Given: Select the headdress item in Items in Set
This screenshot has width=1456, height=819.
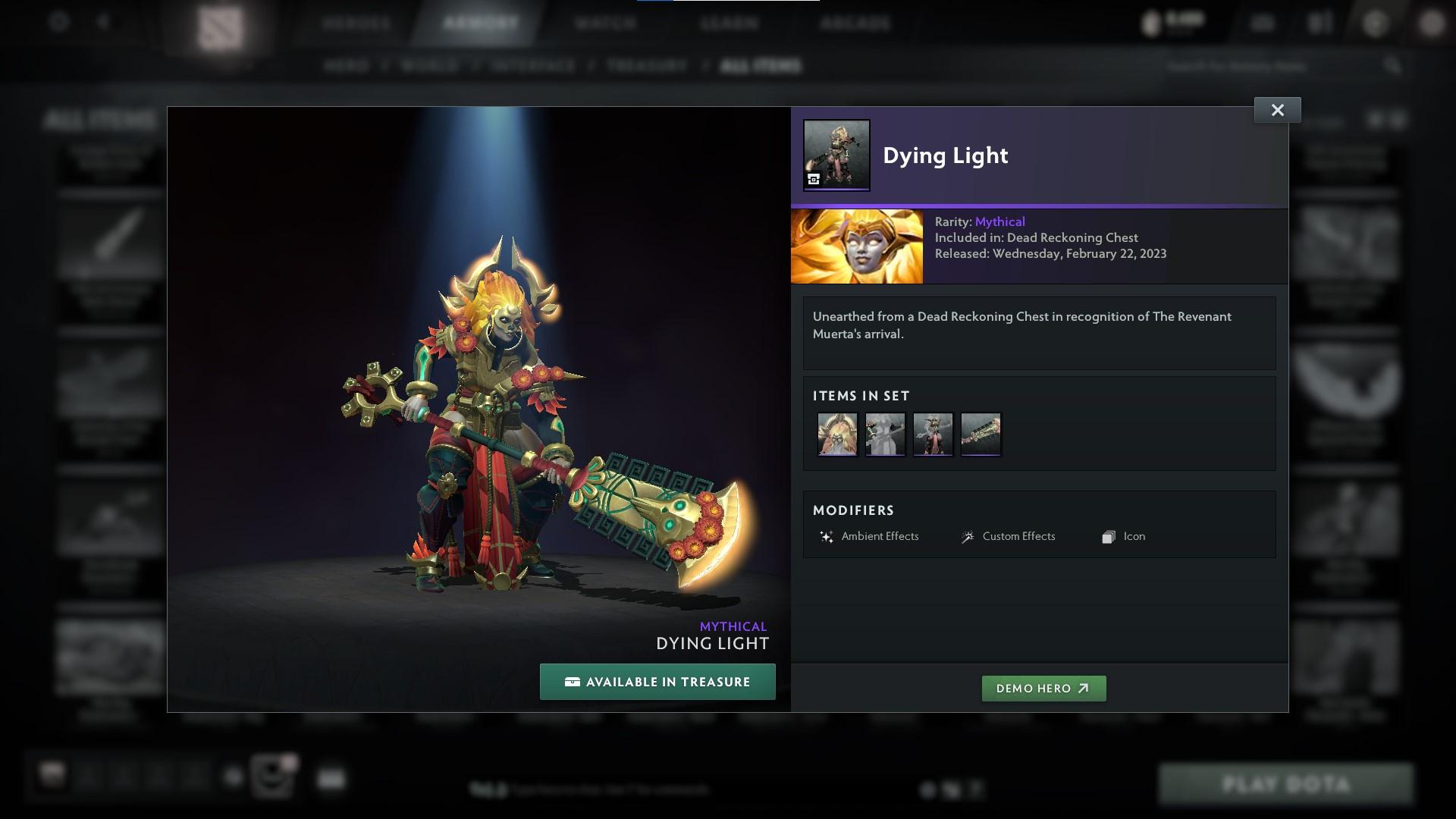Looking at the screenshot, I should tap(836, 434).
